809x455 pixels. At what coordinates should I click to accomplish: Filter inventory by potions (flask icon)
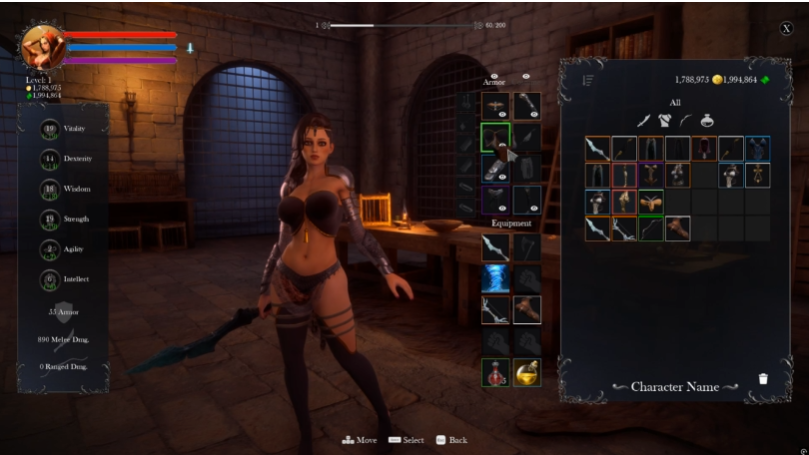[x=707, y=120]
